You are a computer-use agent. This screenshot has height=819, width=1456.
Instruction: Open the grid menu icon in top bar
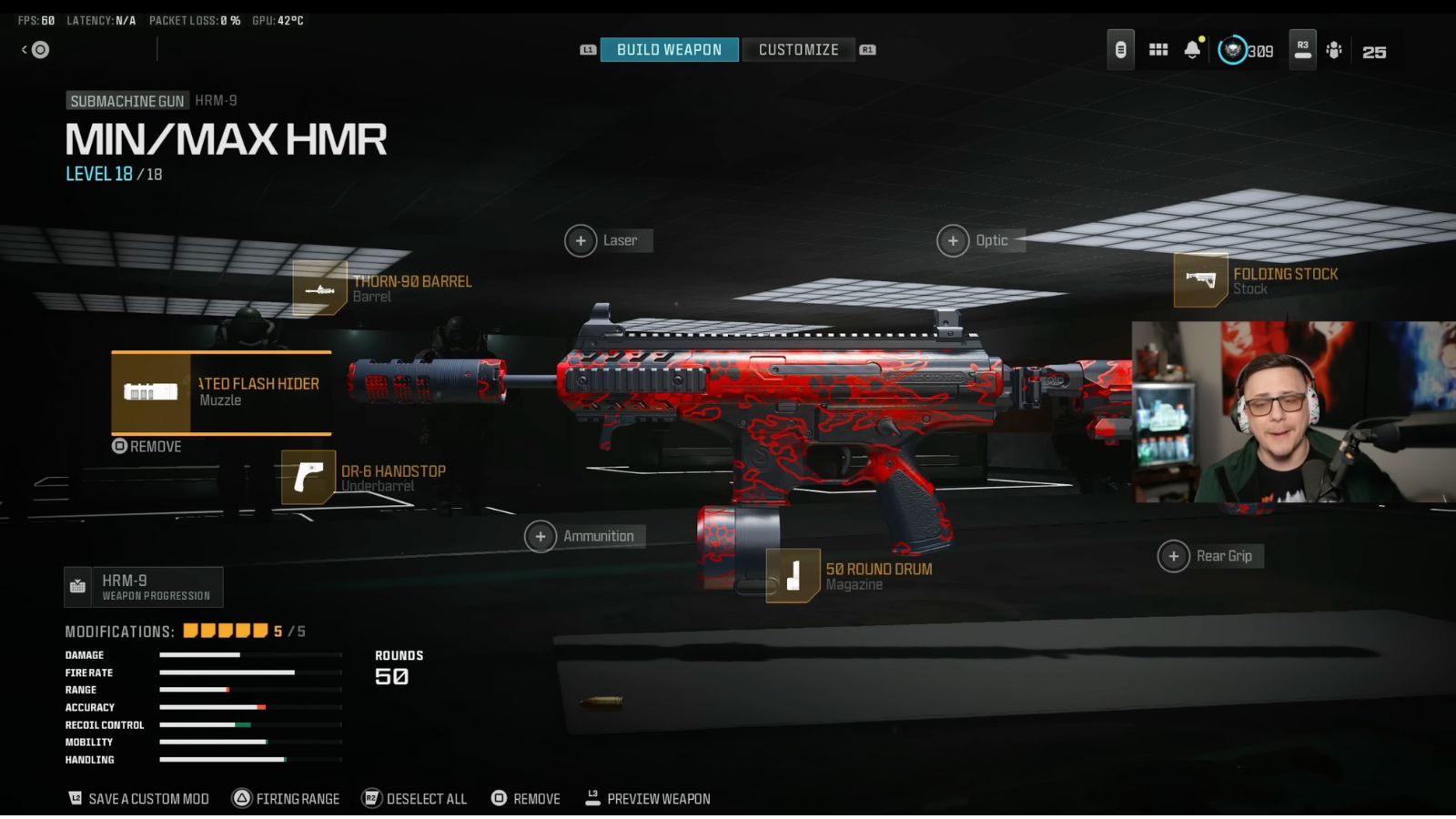[1158, 49]
